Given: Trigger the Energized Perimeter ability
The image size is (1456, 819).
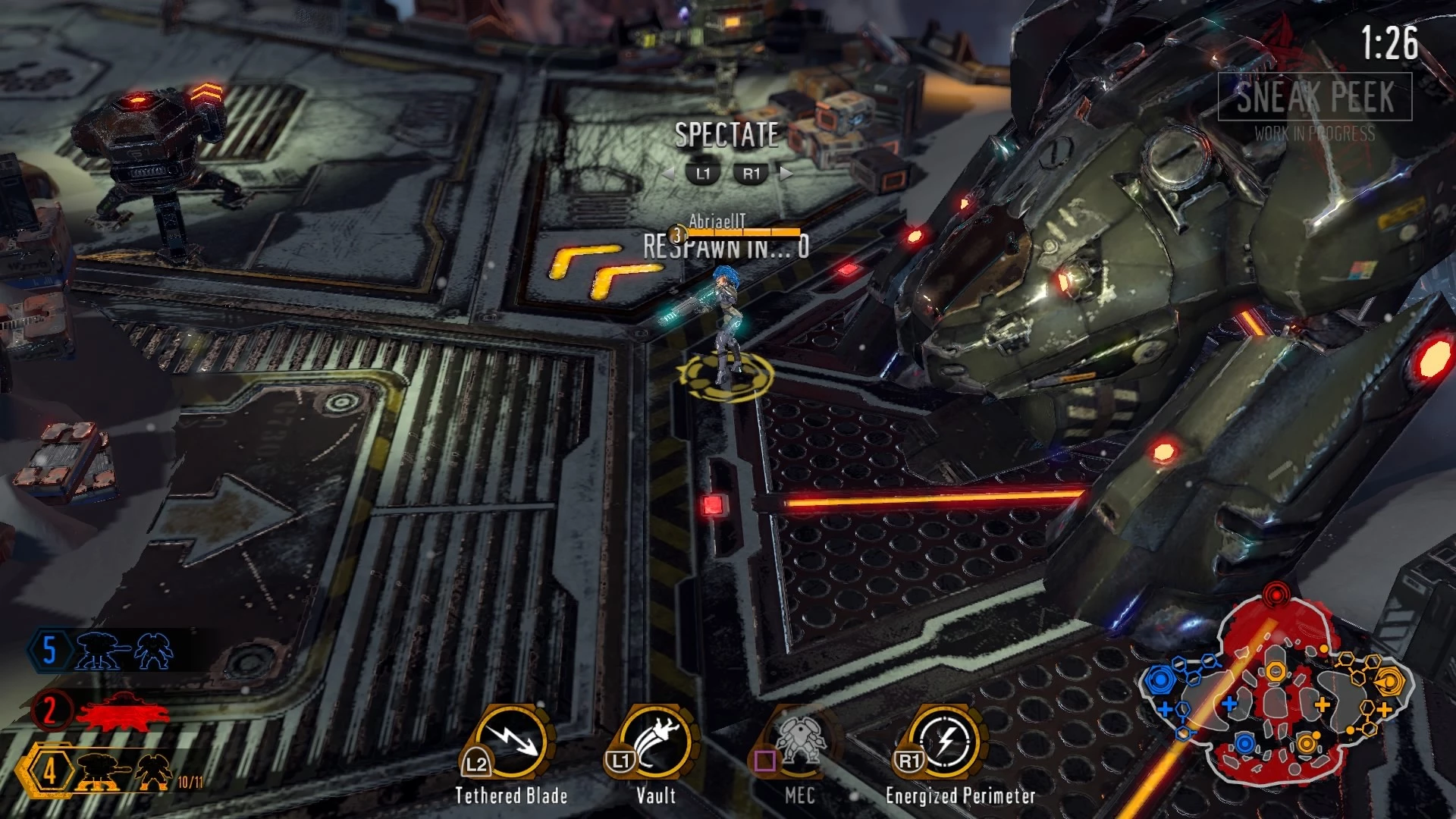Looking at the screenshot, I should pyautogui.click(x=946, y=744).
